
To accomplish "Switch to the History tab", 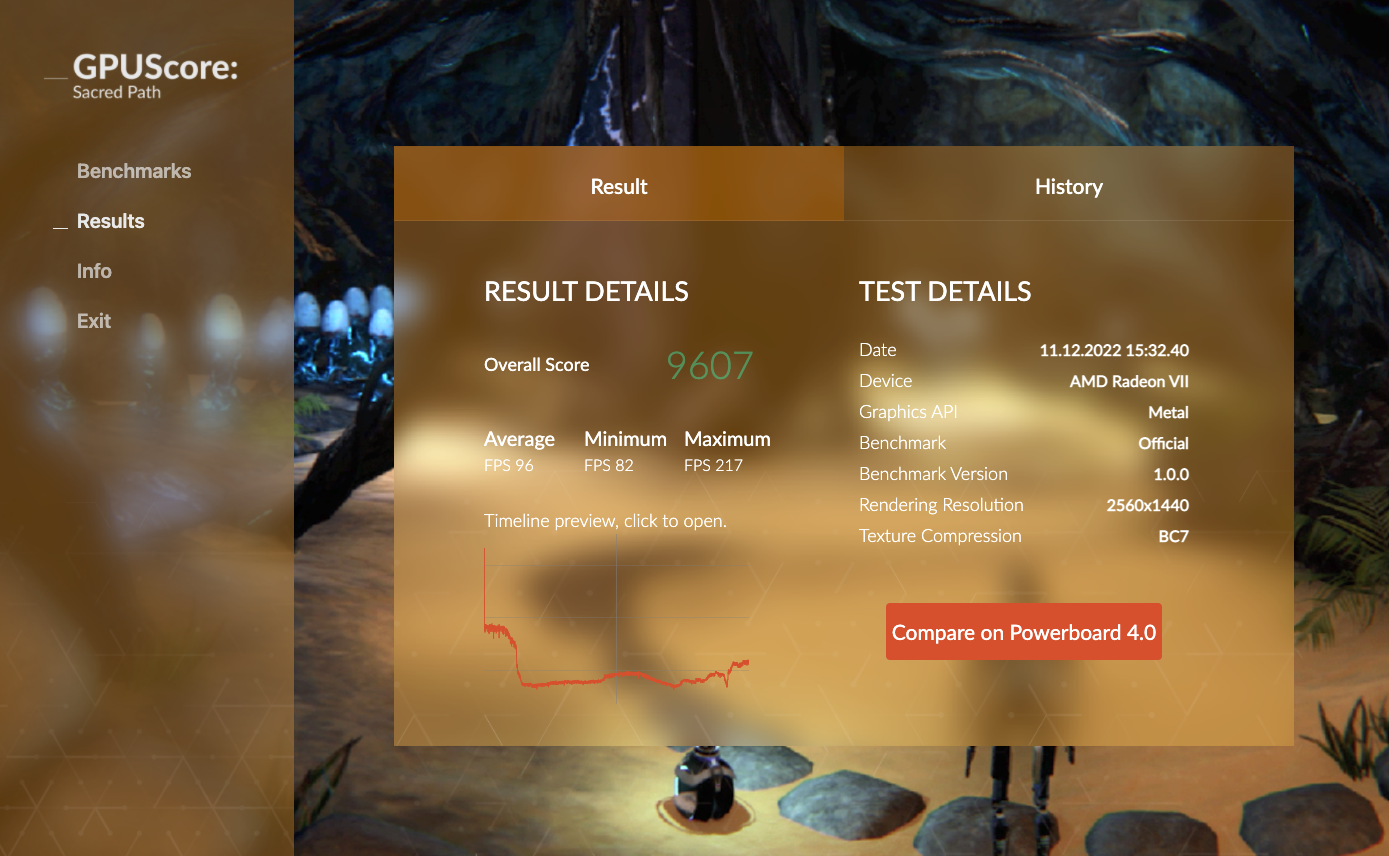I will click(1068, 186).
